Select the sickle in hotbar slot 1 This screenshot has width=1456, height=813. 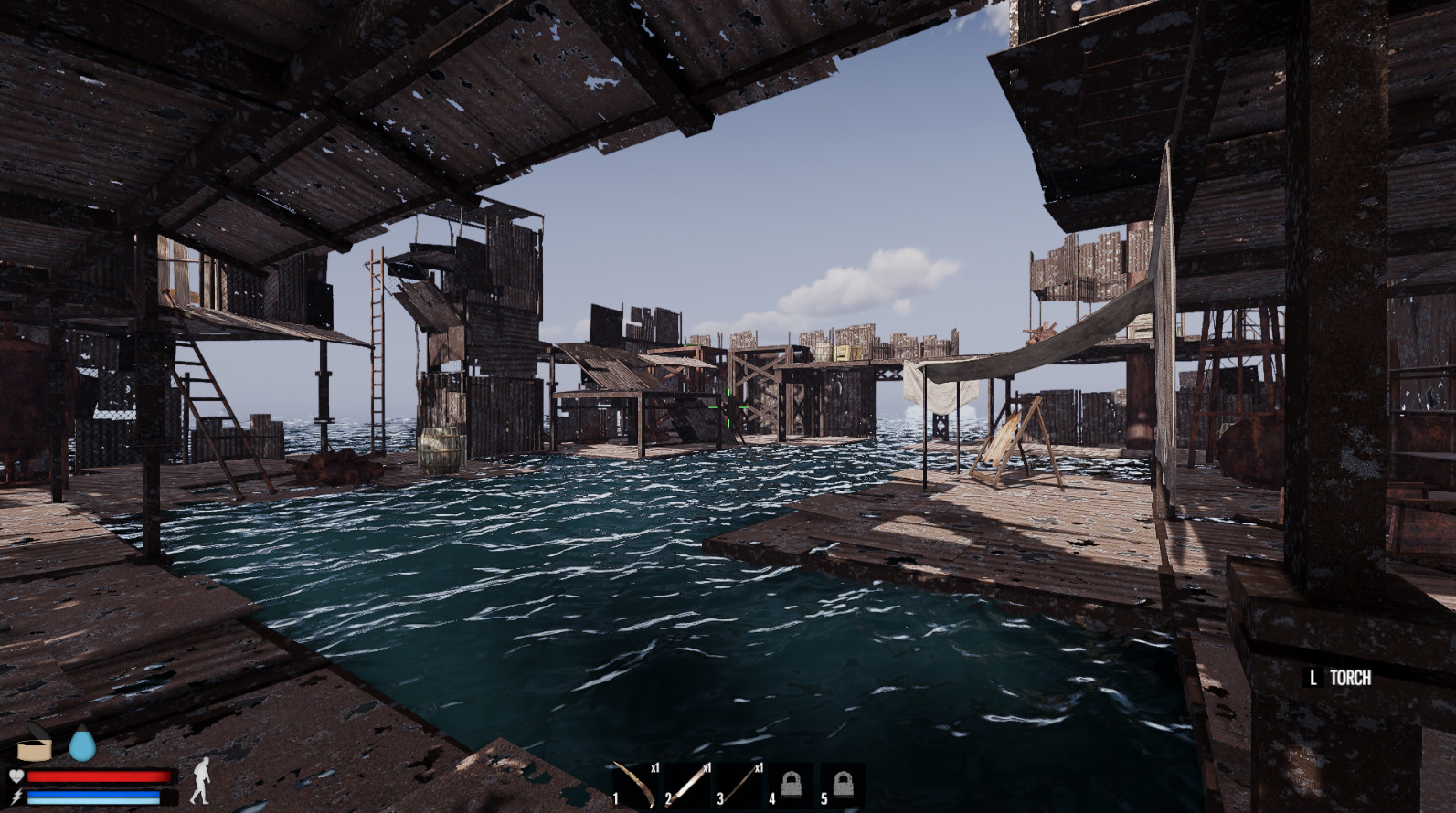[x=635, y=785]
